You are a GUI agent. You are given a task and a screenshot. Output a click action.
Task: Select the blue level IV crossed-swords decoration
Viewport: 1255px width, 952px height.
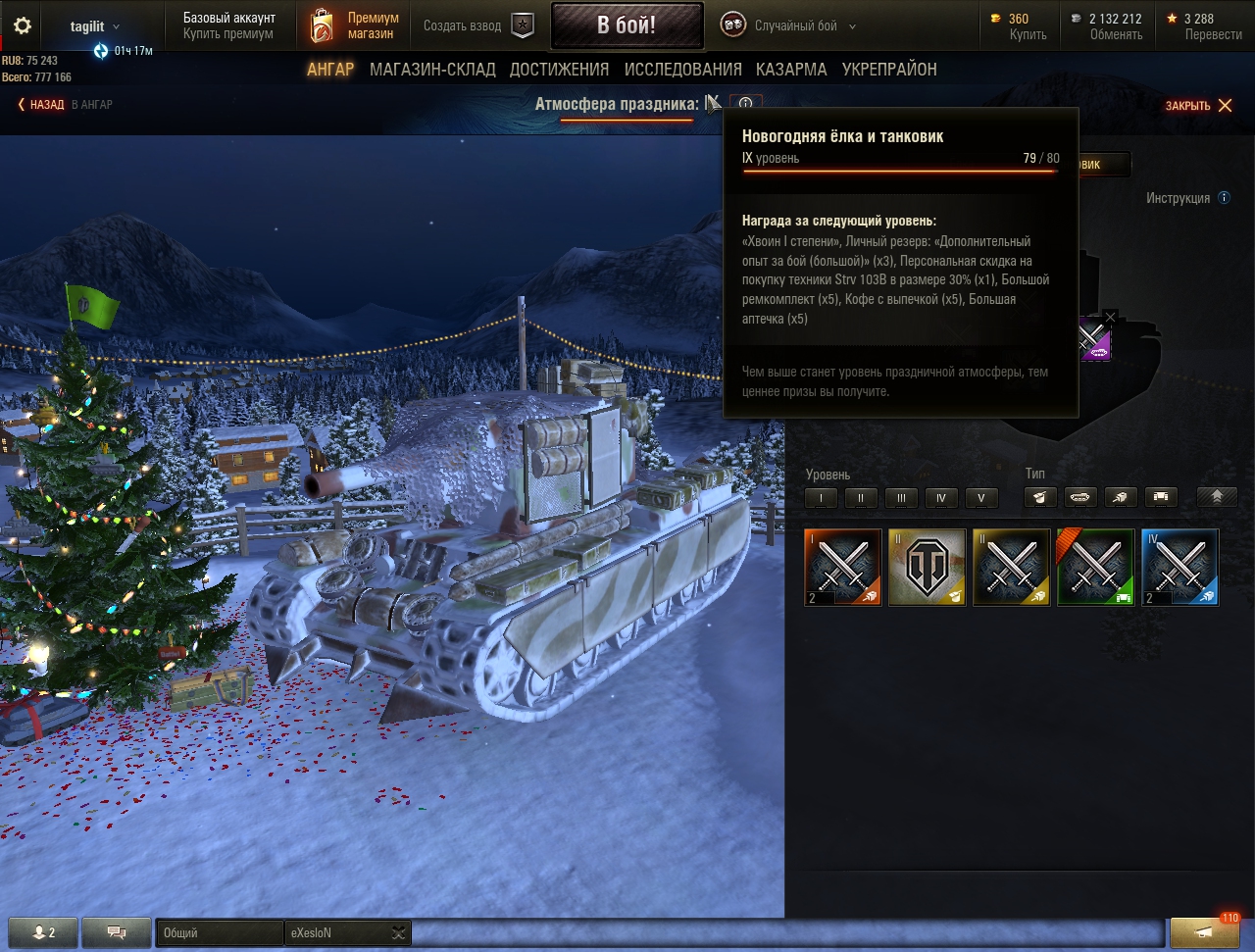click(x=1180, y=567)
